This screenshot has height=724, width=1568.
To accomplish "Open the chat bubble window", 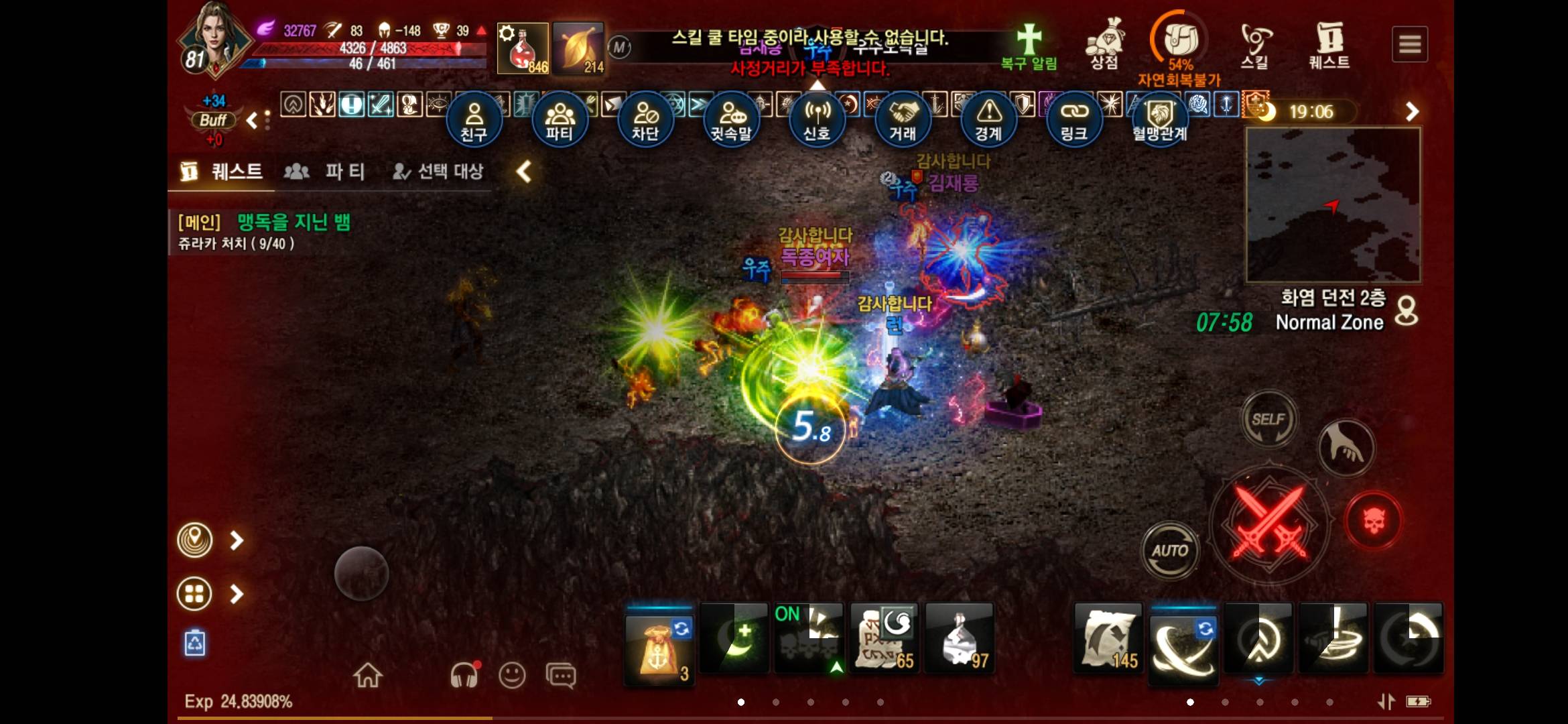I will pos(560,675).
